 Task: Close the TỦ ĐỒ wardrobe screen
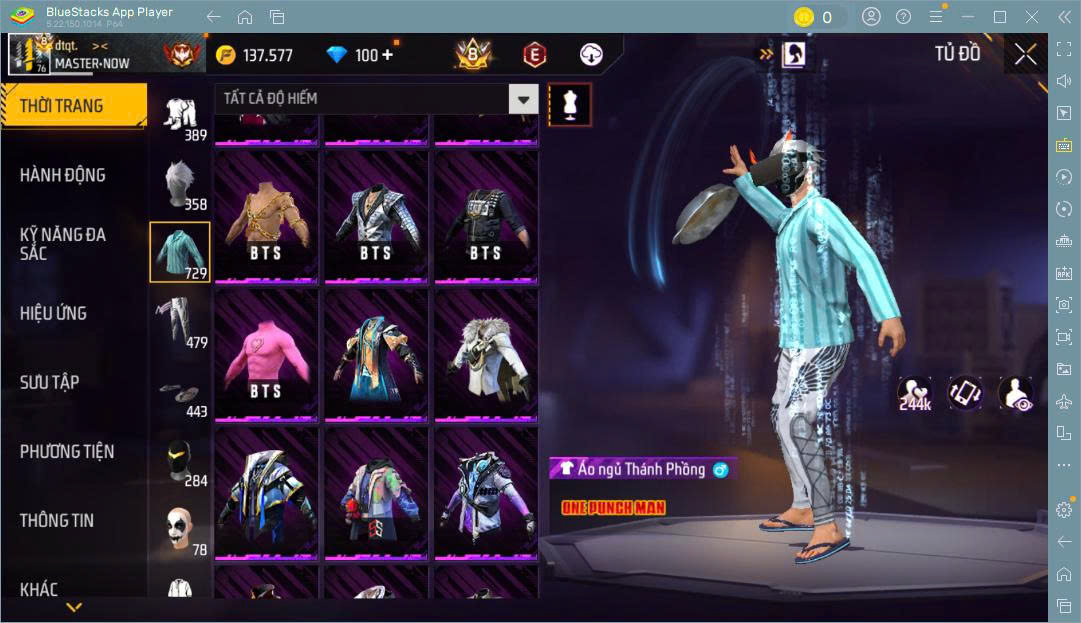click(1025, 54)
